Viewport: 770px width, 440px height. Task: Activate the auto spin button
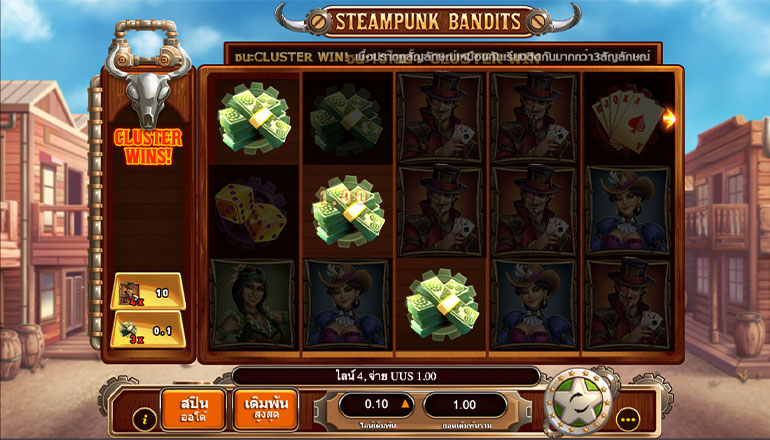point(193,410)
